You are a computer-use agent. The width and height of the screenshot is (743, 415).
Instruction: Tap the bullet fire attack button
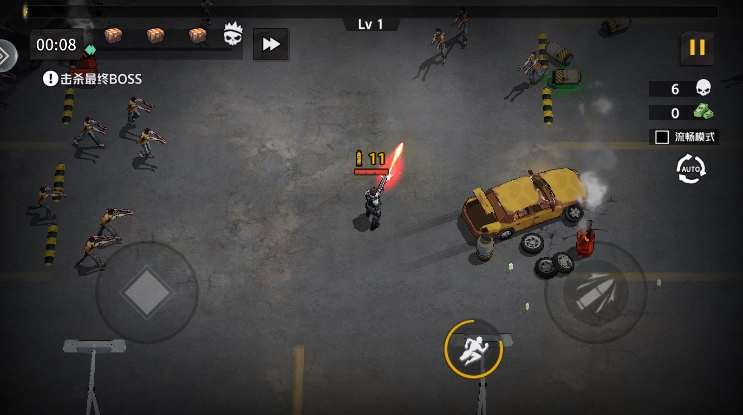pyautogui.click(x=593, y=292)
